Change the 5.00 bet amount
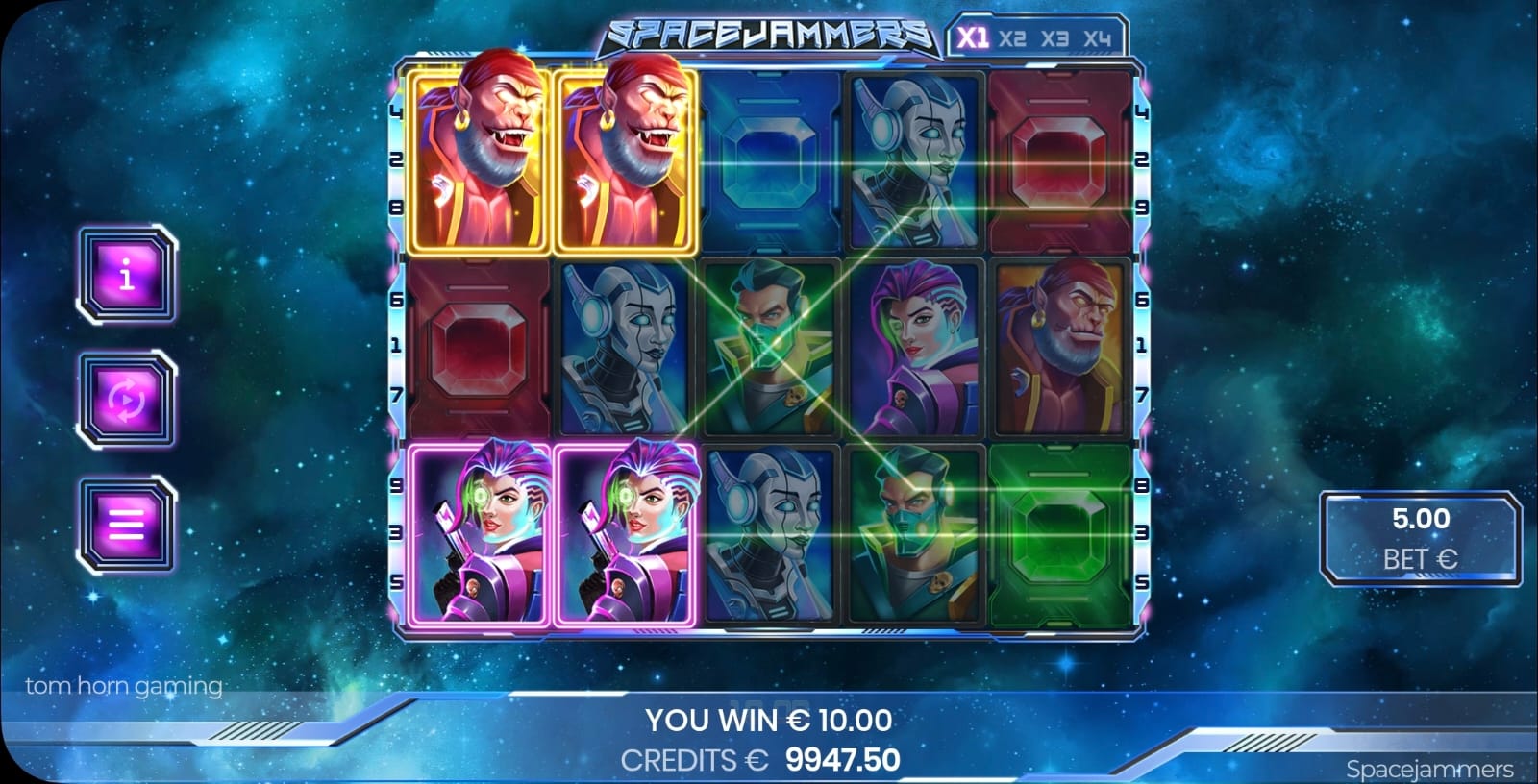Image resolution: width=1538 pixels, height=784 pixels. click(x=1420, y=538)
